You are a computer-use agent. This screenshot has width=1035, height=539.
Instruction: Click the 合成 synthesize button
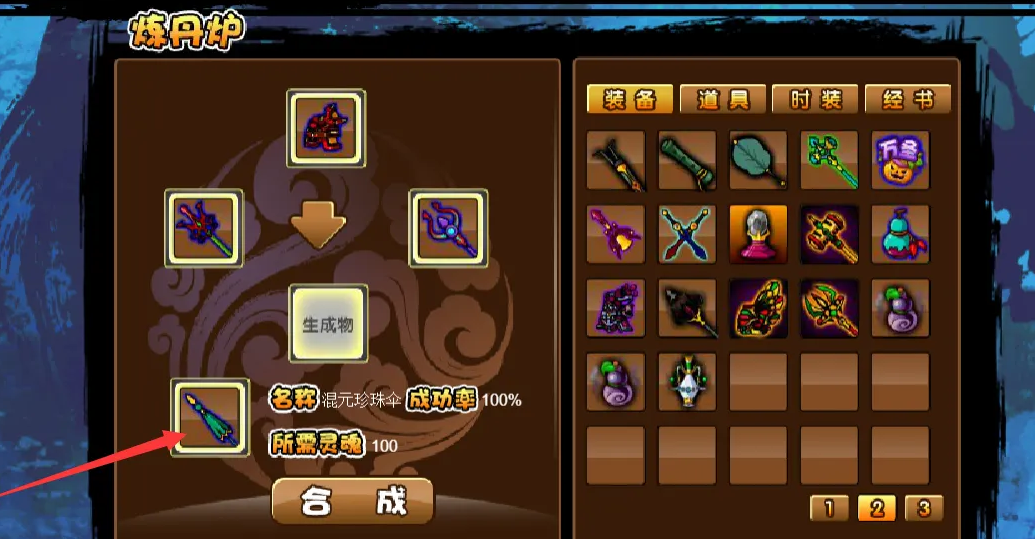[x=353, y=501]
